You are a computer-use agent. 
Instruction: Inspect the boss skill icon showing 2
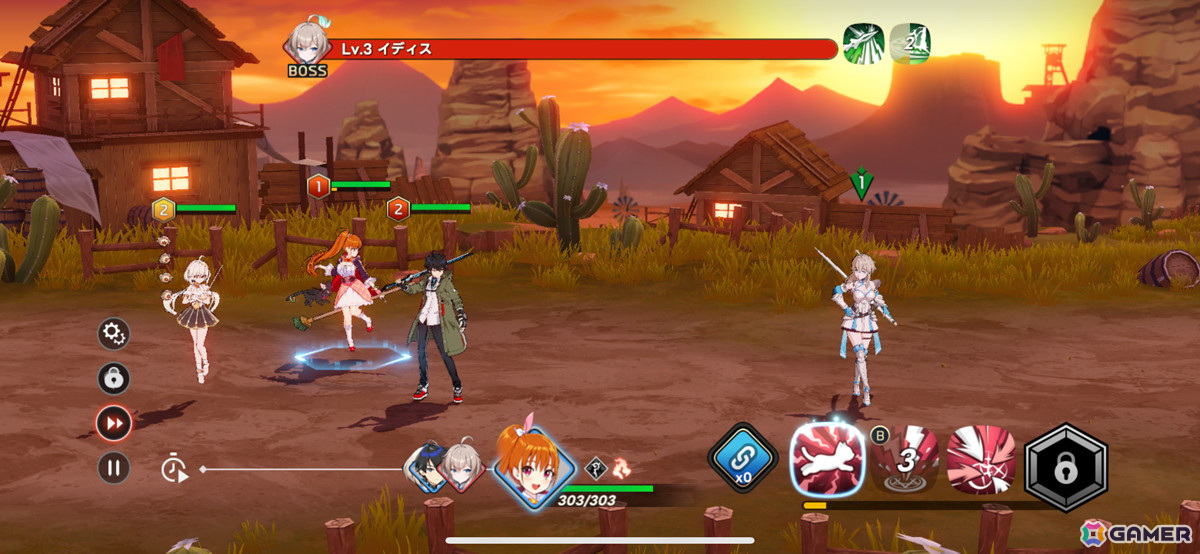click(x=910, y=43)
